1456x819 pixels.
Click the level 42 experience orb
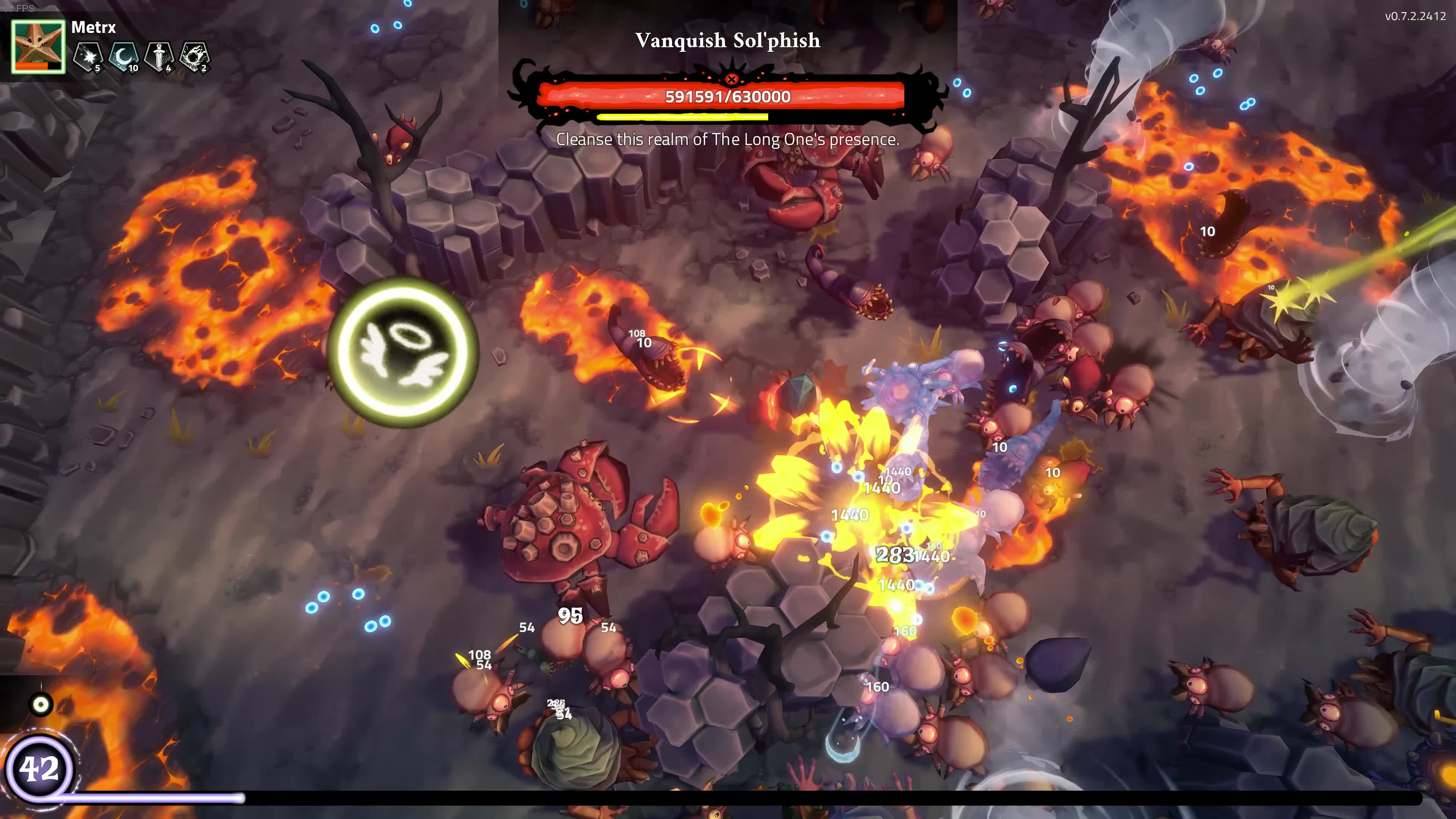39,768
